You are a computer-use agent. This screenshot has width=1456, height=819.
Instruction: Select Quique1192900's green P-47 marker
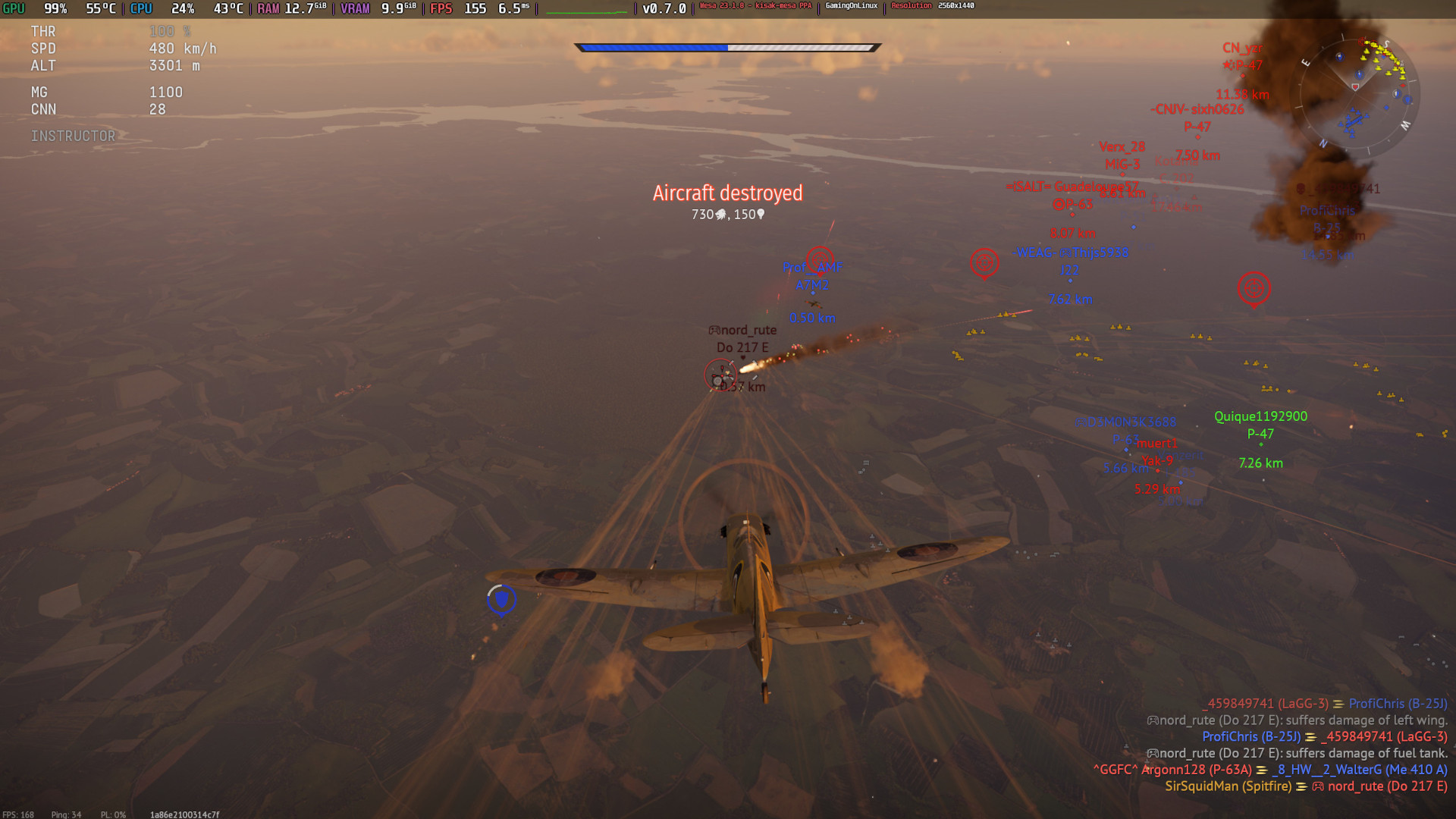tap(1260, 434)
